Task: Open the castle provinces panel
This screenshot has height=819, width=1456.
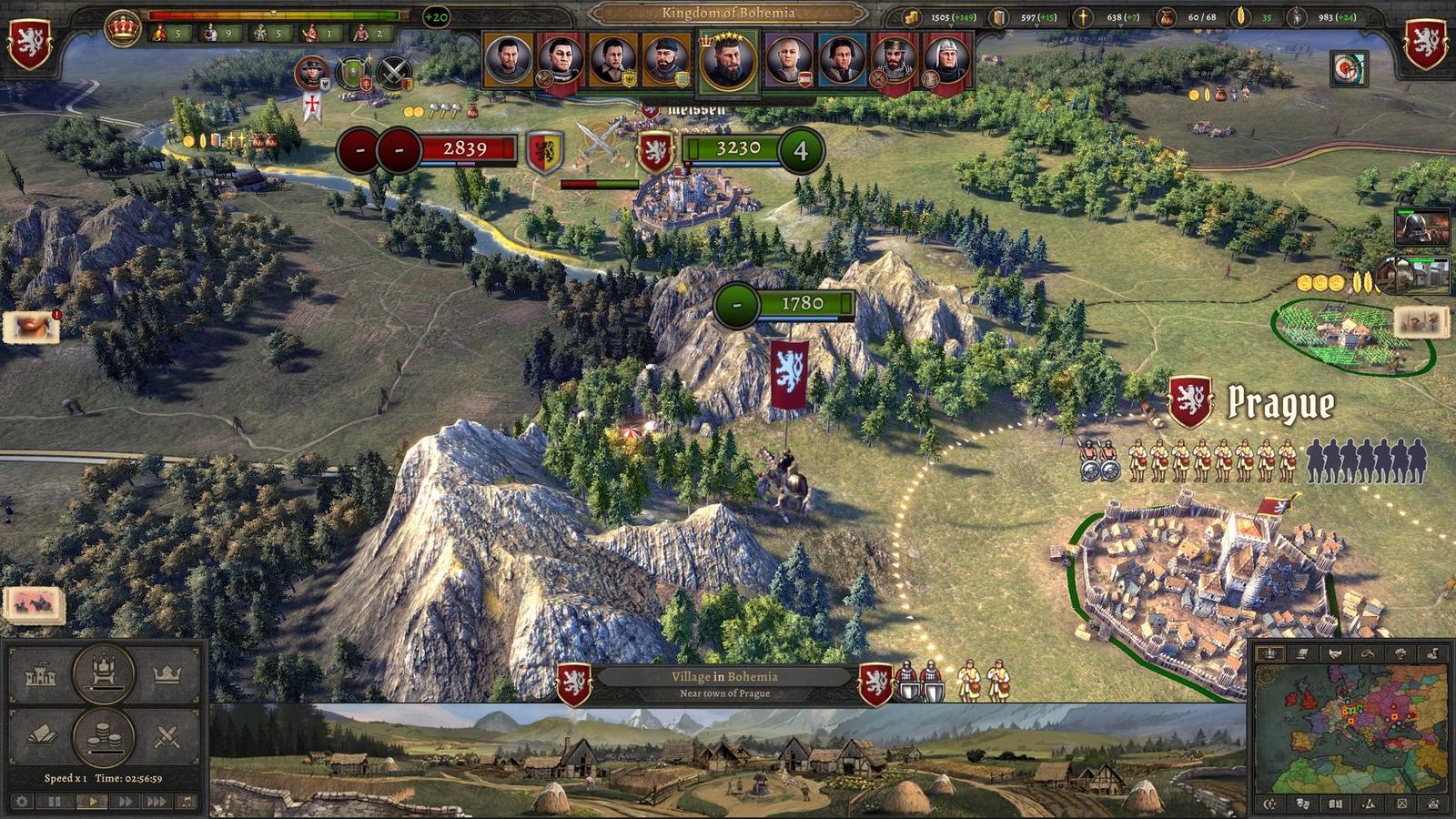Action: coord(41,675)
